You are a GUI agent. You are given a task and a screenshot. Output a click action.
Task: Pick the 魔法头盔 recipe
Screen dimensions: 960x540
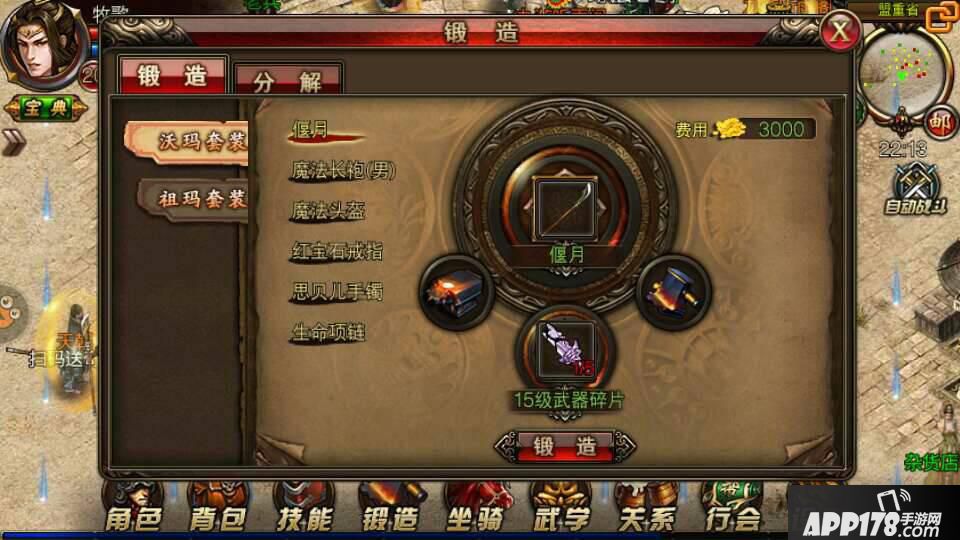pos(327,211)
